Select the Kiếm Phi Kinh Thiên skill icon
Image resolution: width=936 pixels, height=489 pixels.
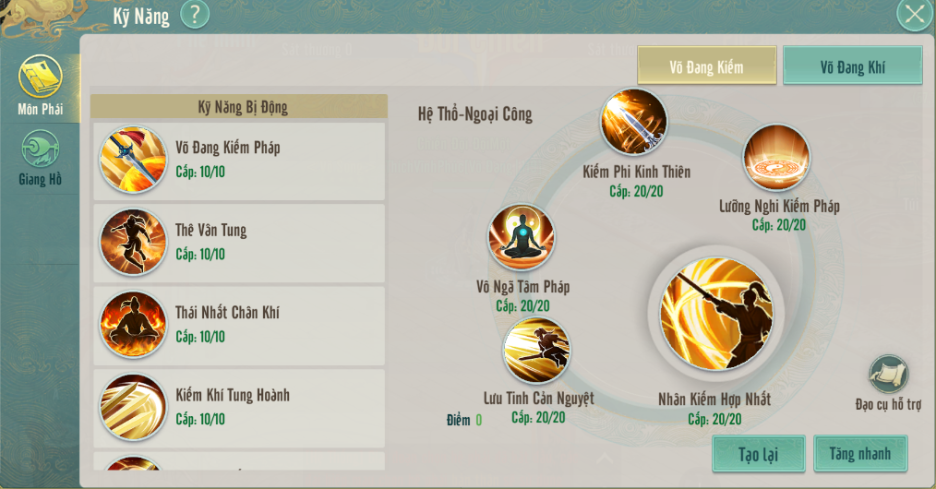(x=634, y=123)
